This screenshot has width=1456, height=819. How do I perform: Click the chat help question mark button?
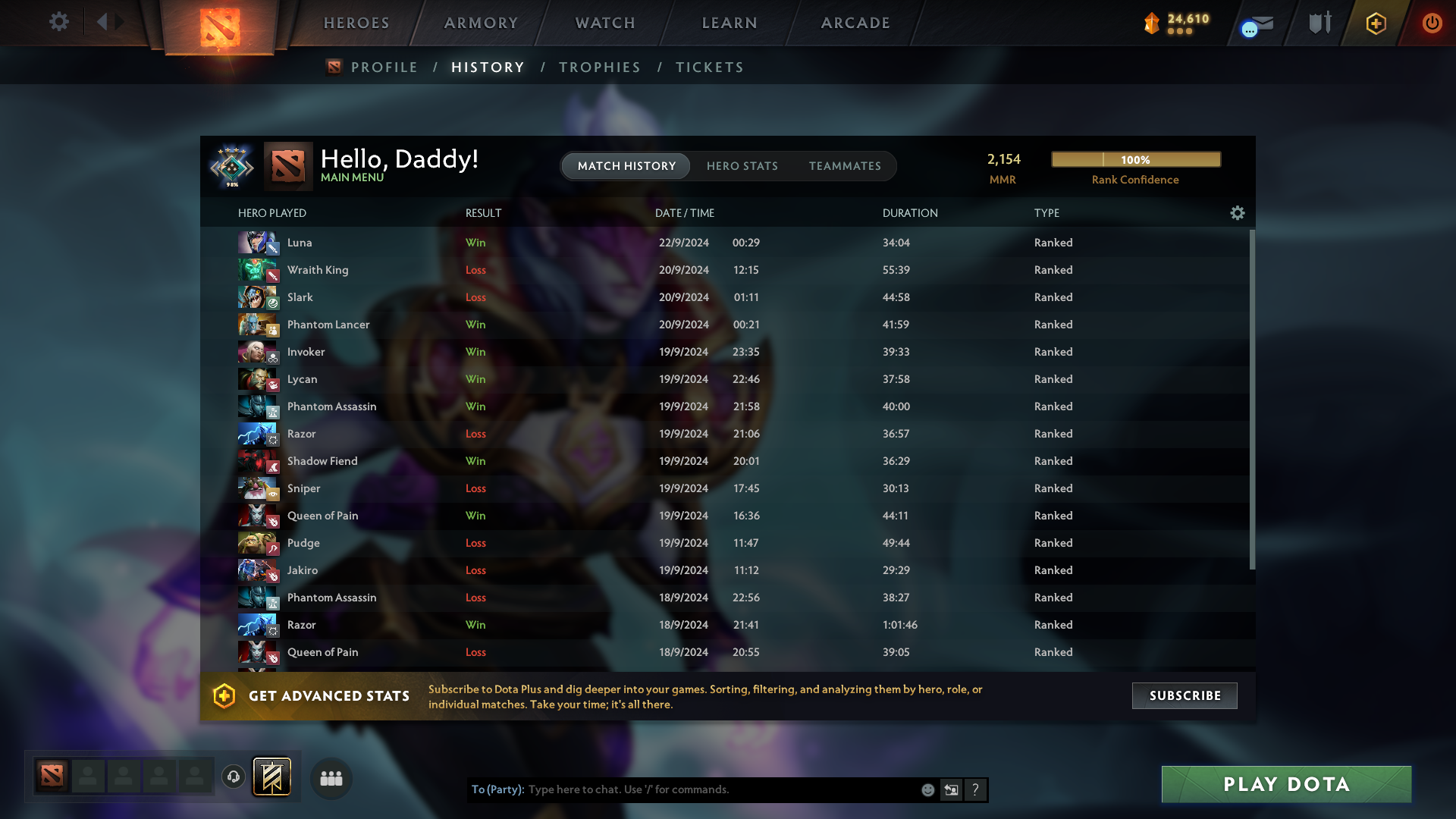[976, 789]
